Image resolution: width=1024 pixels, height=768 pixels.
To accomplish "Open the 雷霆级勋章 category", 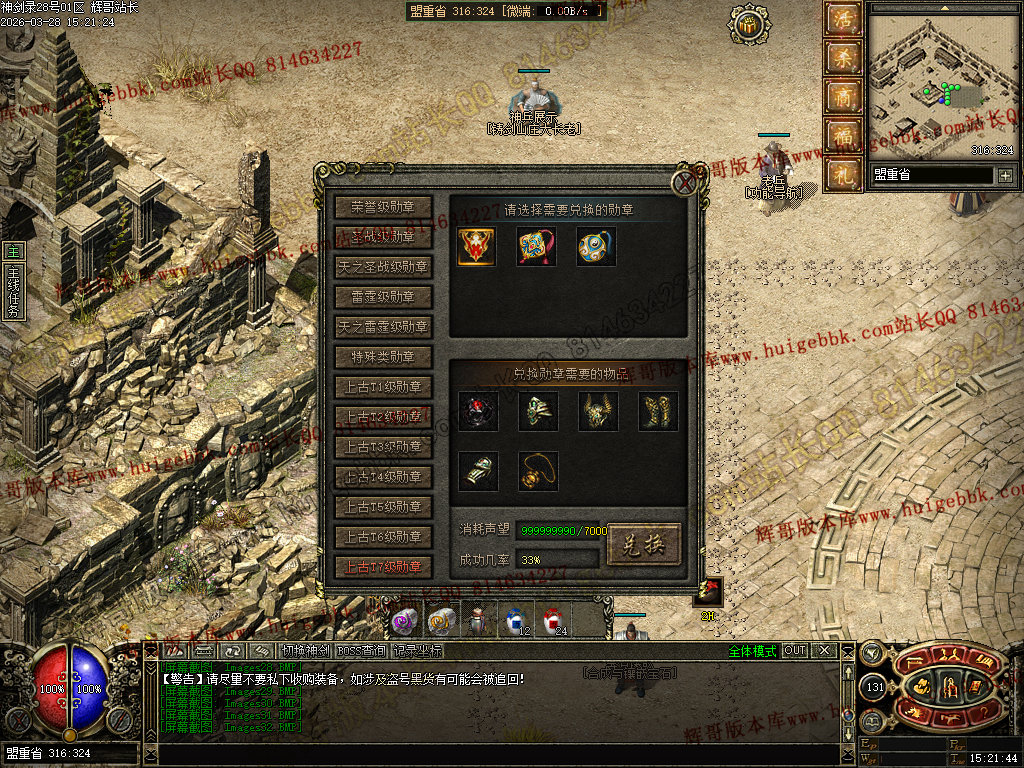I will click(384, 297).
